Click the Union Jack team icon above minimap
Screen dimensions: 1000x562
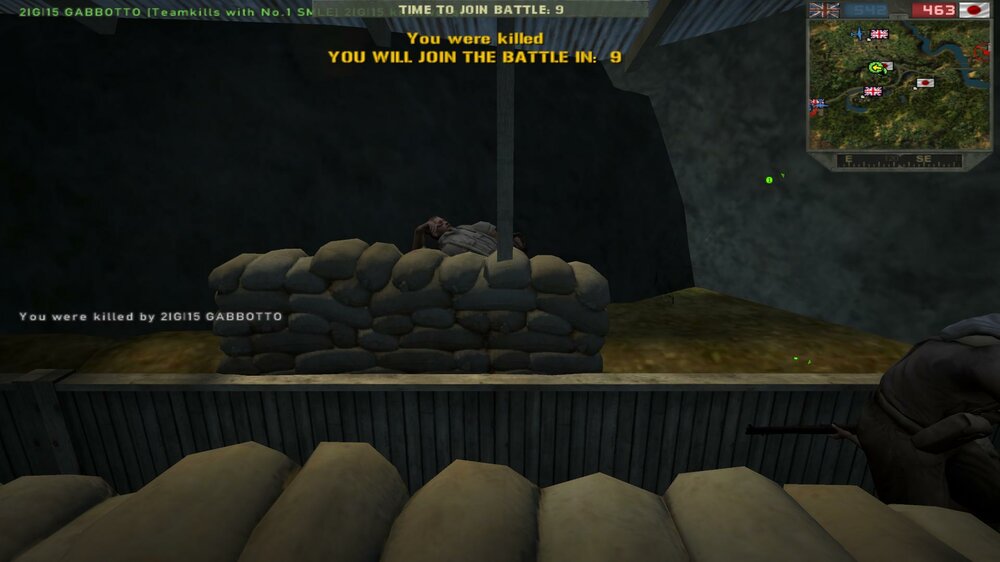coord(823,10)
